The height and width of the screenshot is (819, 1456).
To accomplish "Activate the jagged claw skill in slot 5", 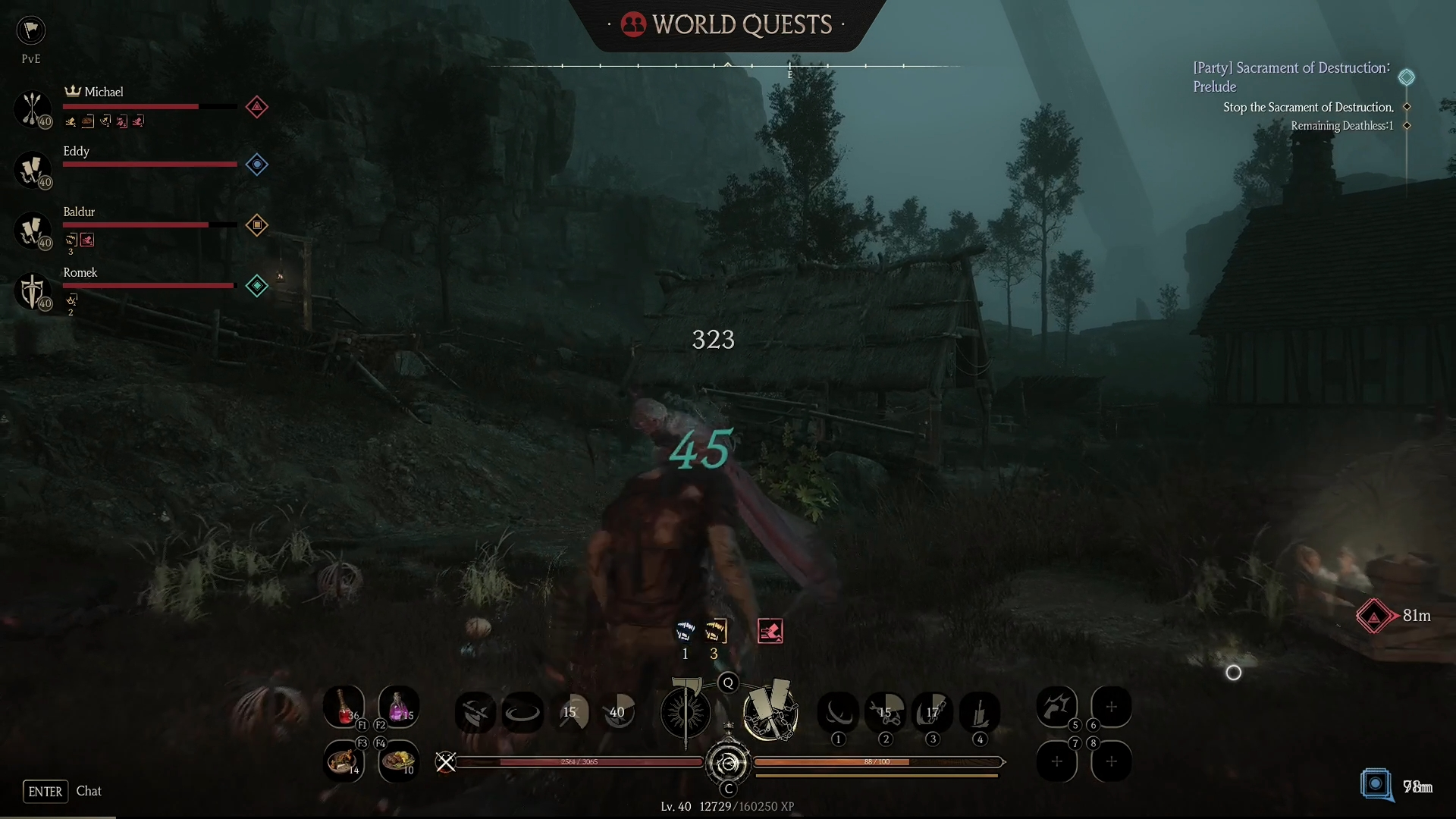I will pyautogui.click(x=1056, y=707).
